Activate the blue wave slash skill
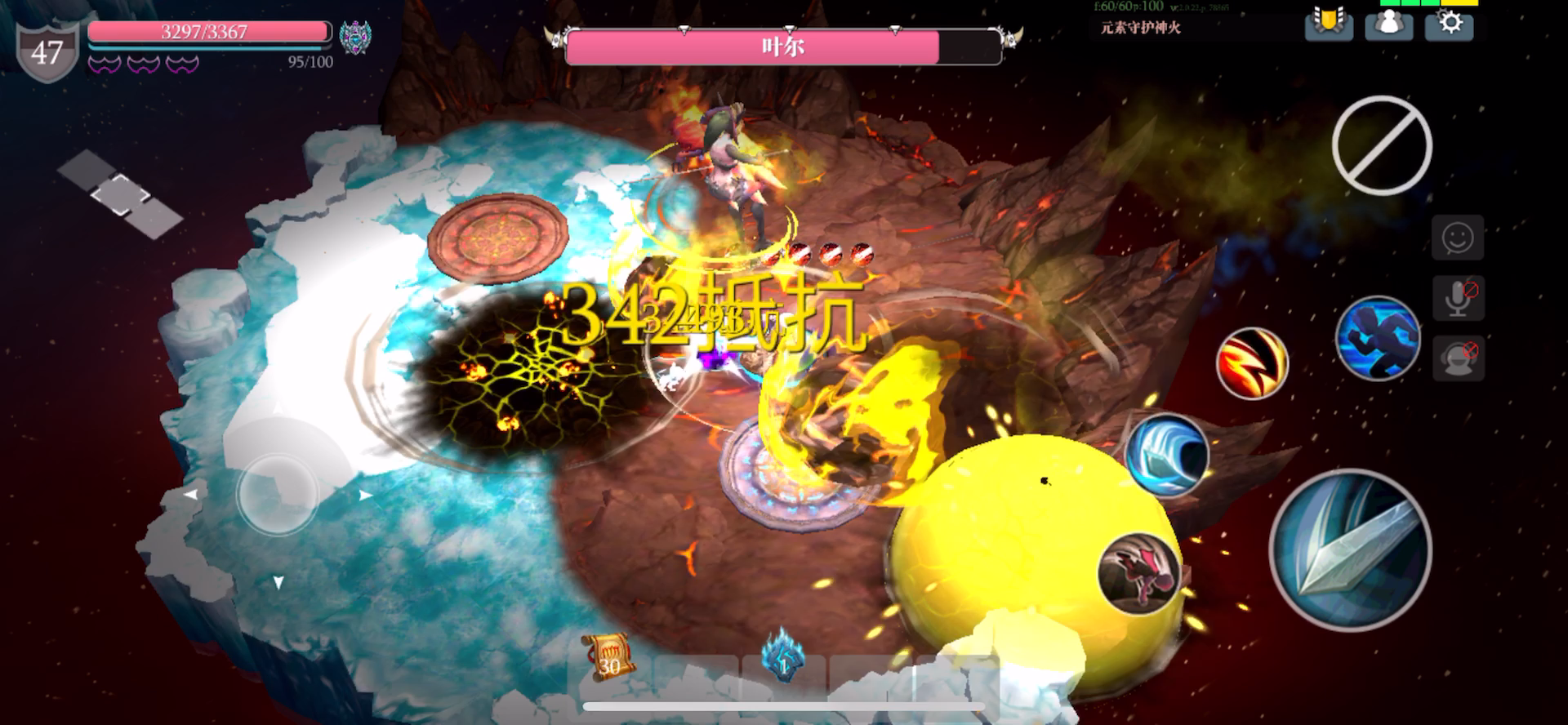This screenshot has height=725, width=1568. tap(1166, 456)
